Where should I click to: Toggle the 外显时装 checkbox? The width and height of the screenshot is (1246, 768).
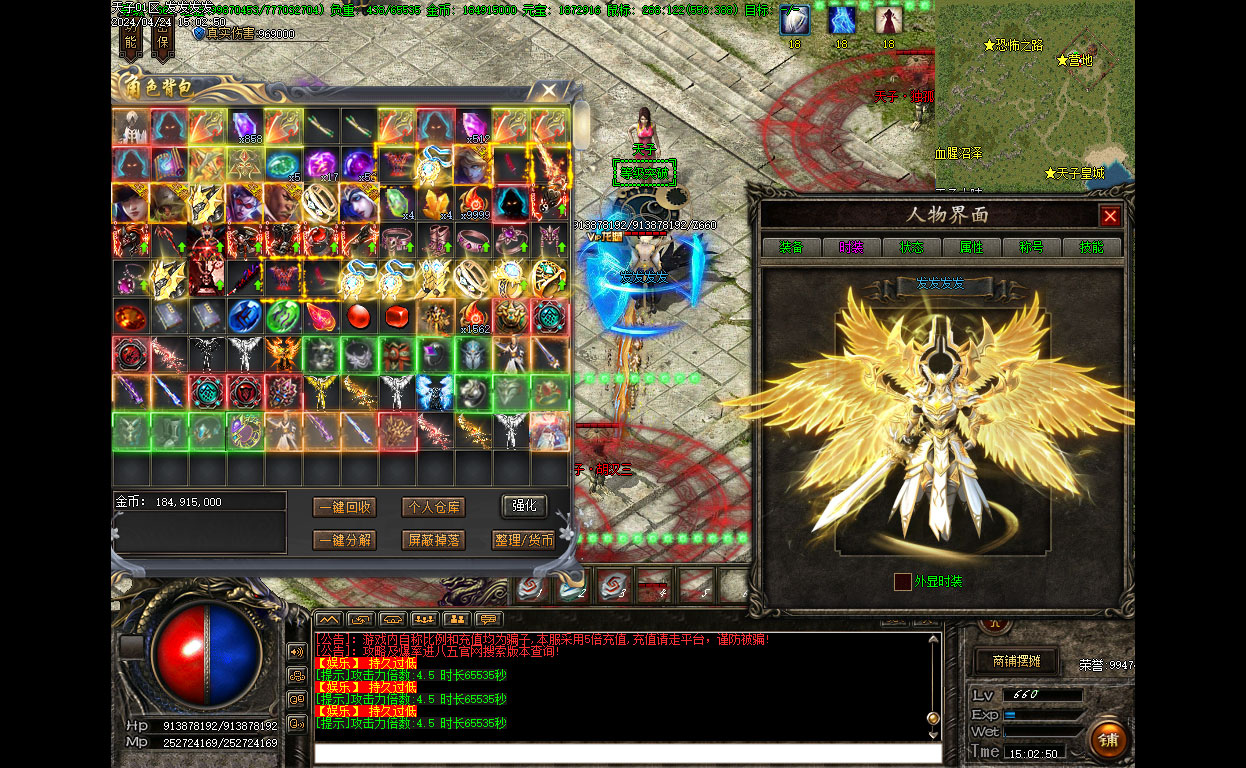click(902, 582)
